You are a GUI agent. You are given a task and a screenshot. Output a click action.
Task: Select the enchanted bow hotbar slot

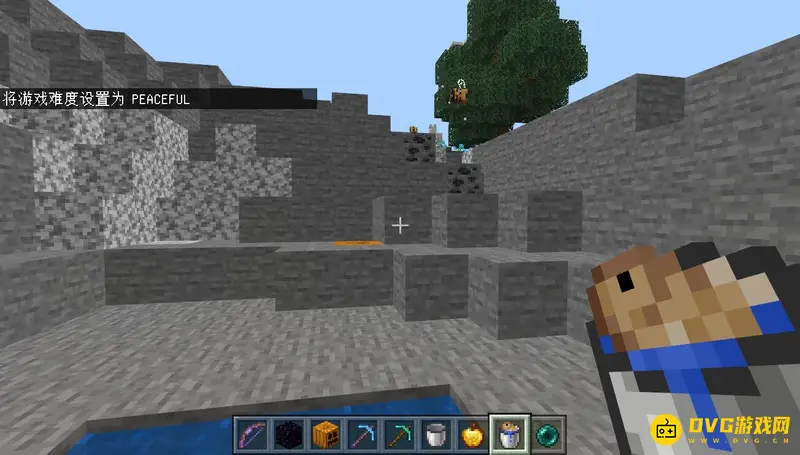tap(250, 434)
